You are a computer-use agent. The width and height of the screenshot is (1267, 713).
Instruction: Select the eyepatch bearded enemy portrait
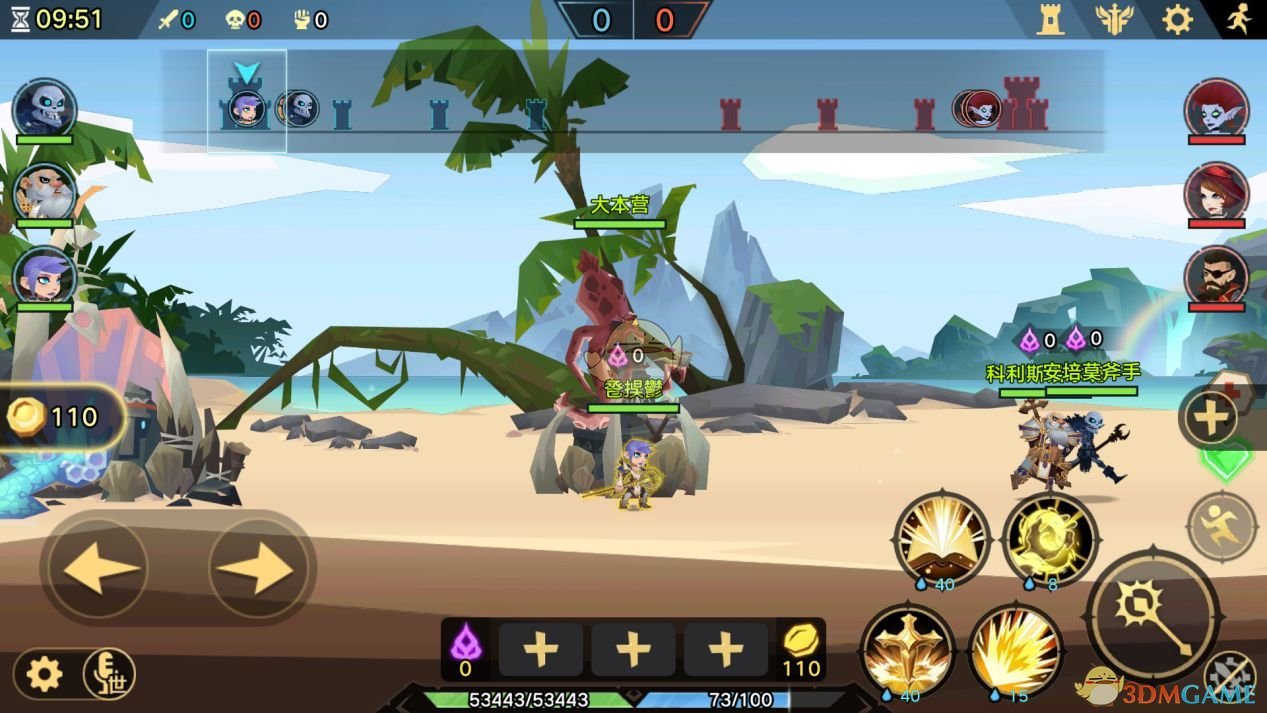click(1216, 276)
